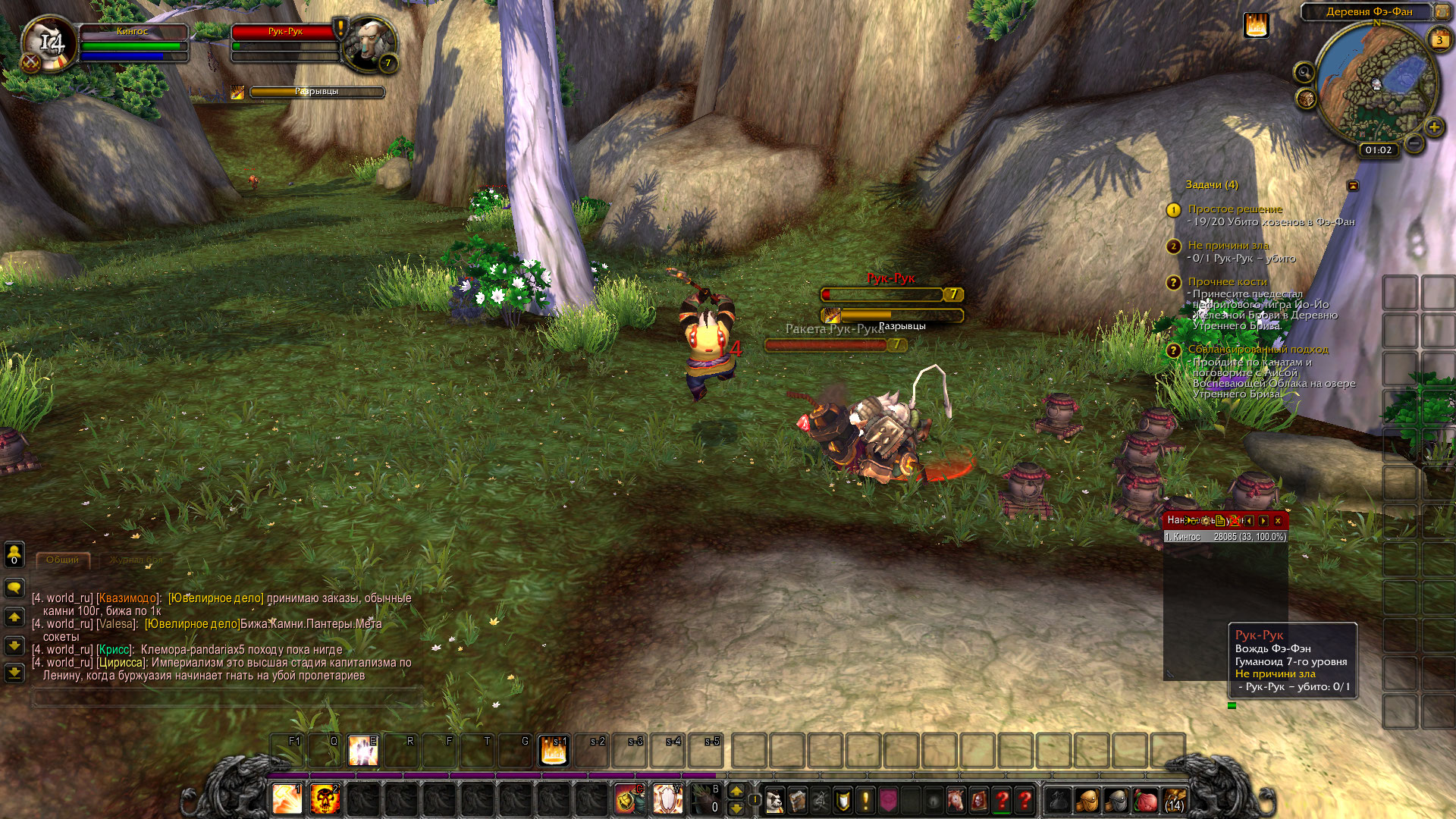Click the minimap tracking magnifier button
1456x819 pixels.
click(x=1304, y=73)
